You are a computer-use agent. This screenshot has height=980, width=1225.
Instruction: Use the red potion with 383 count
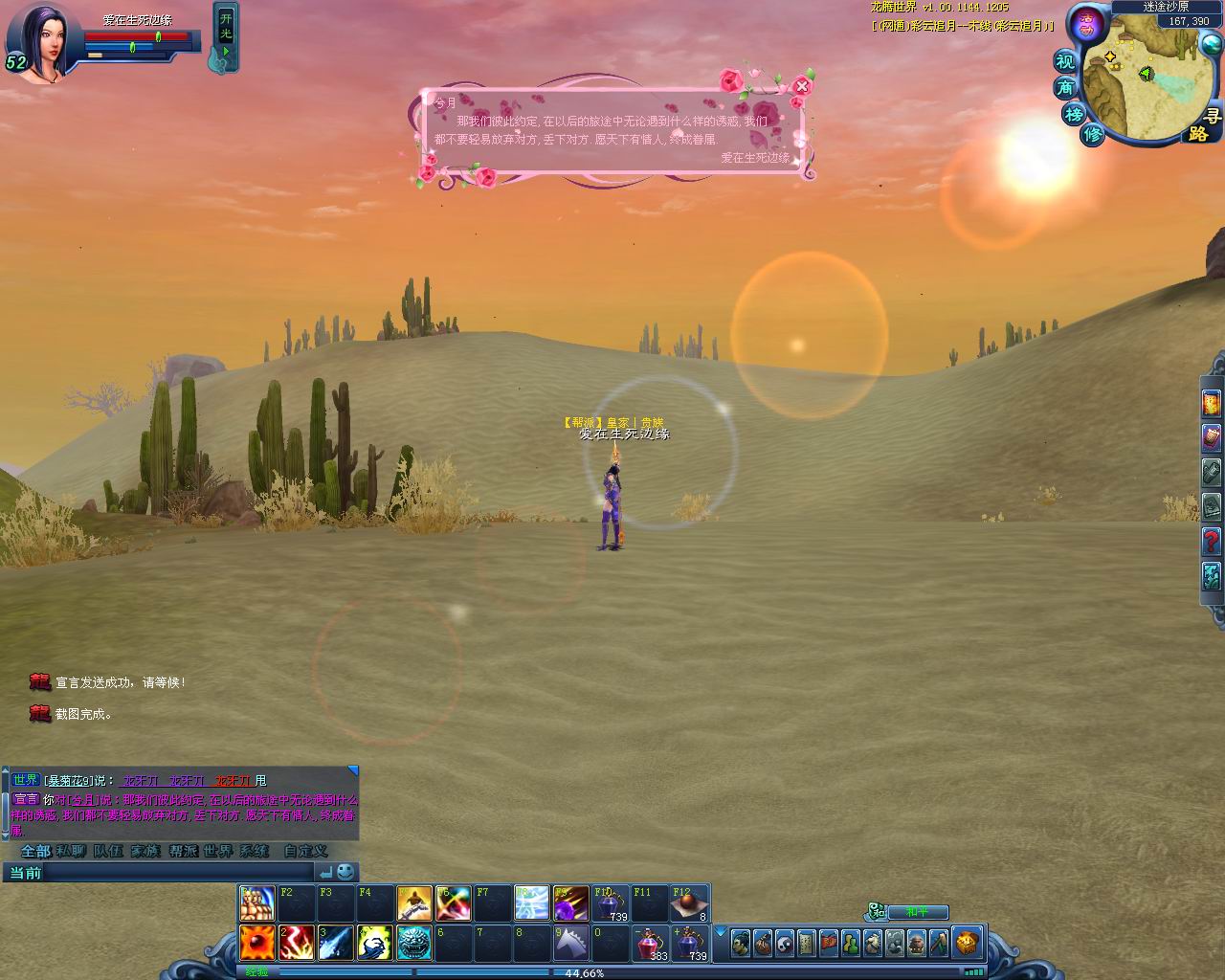[652, 944]
